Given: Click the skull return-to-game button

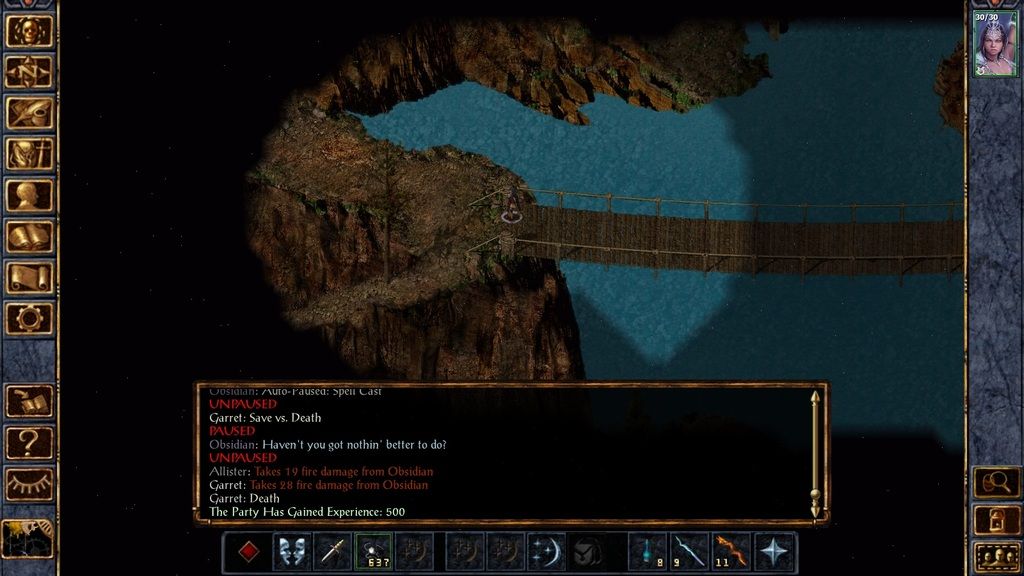Looking at the screenshot, I should pos(29,30).
